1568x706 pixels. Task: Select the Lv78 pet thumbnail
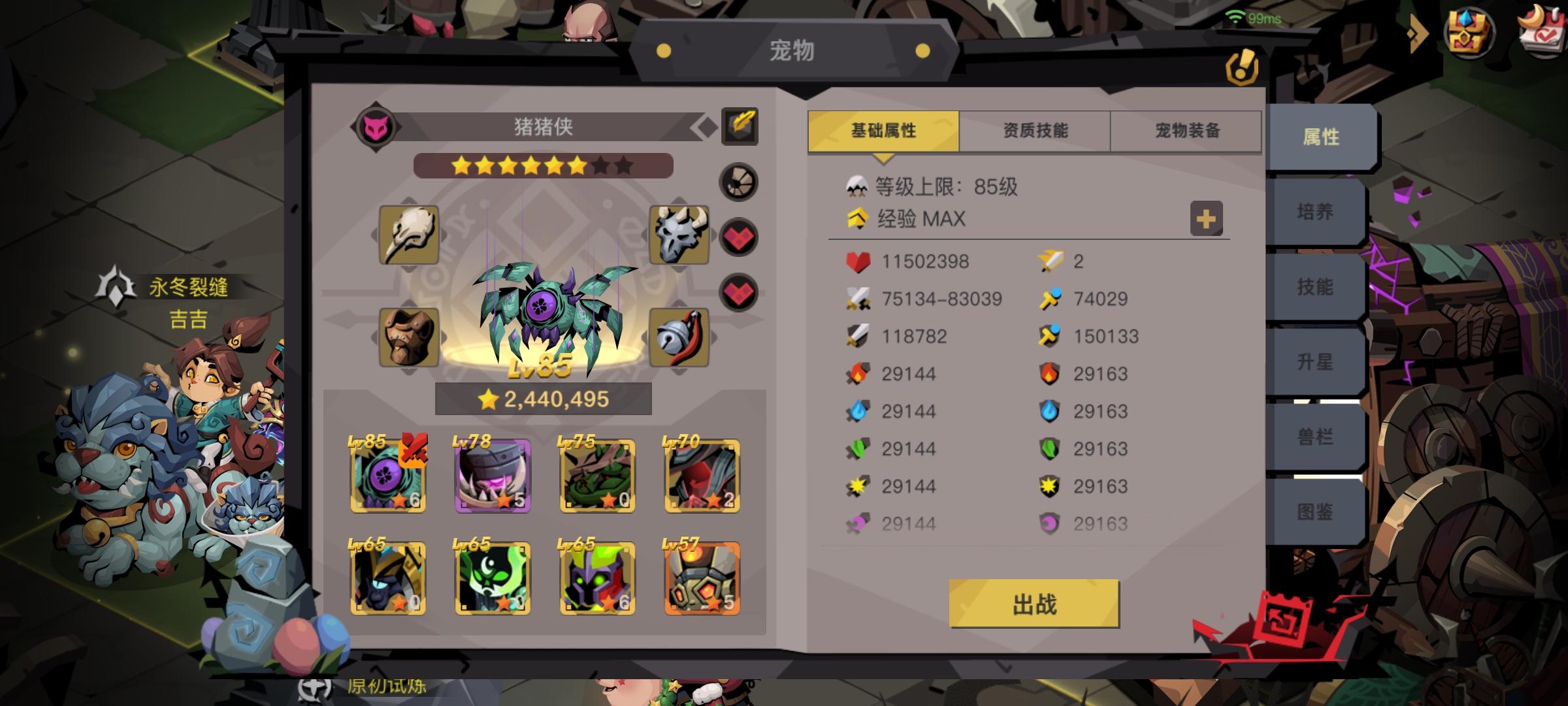click(x=492, y=475)
